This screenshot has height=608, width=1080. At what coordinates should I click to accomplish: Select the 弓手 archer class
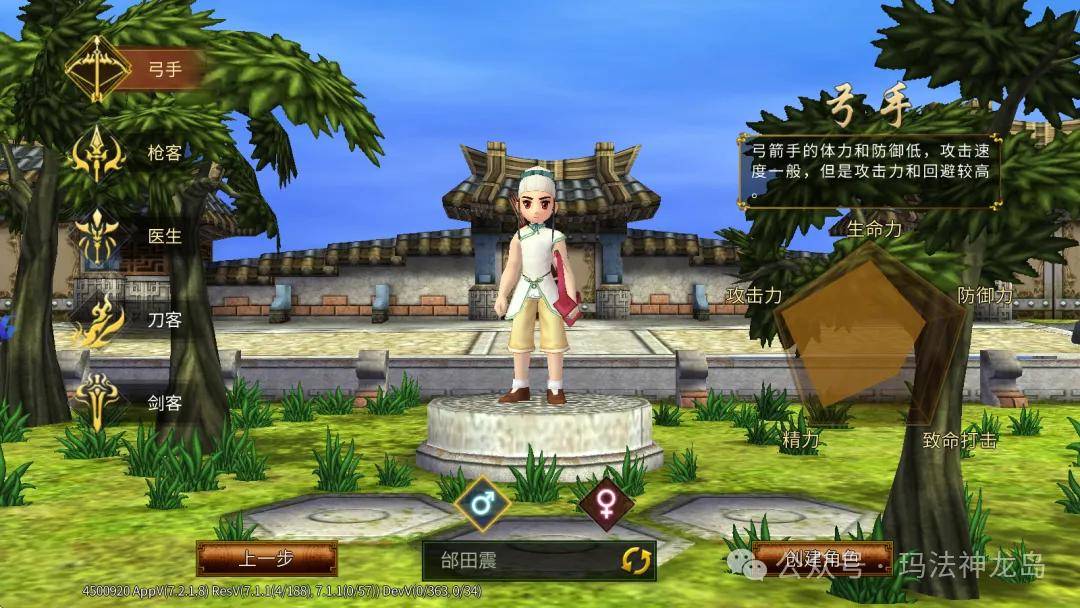click(x=100, y=69)
